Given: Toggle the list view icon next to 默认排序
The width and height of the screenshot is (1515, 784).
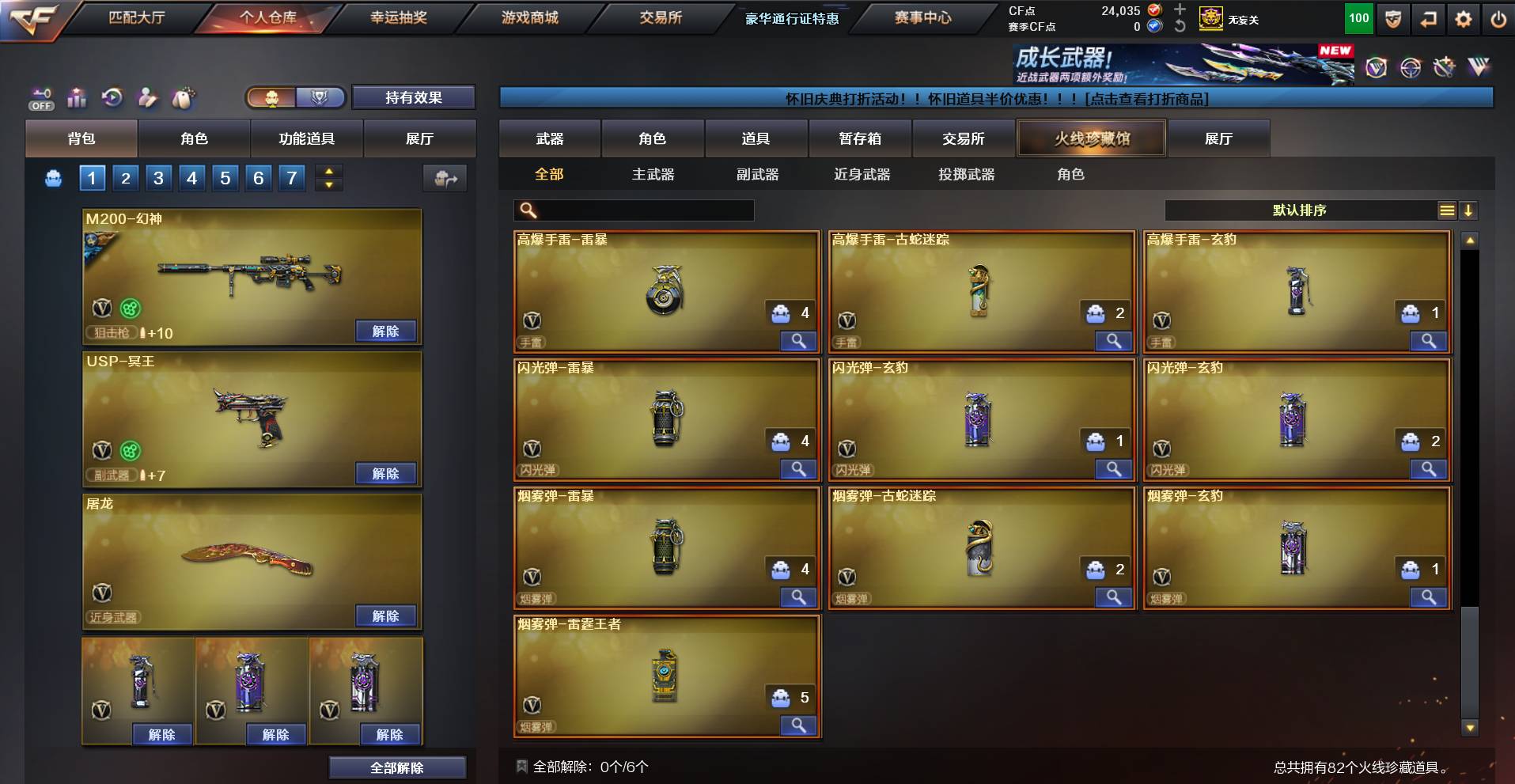Looking at the screenshot, I should coord(1447,210).
